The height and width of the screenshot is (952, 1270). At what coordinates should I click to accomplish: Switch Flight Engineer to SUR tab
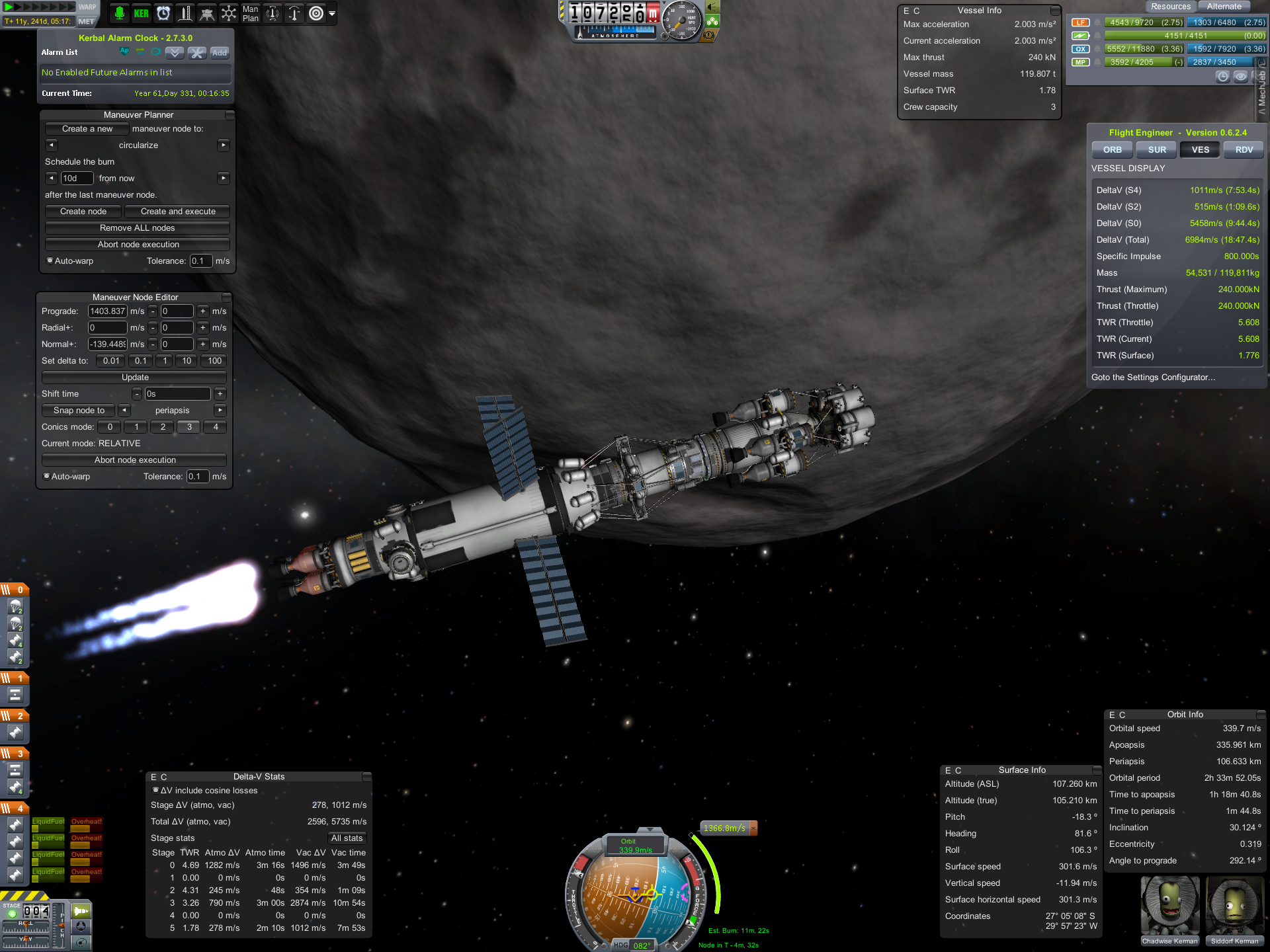pos(1156,150)
